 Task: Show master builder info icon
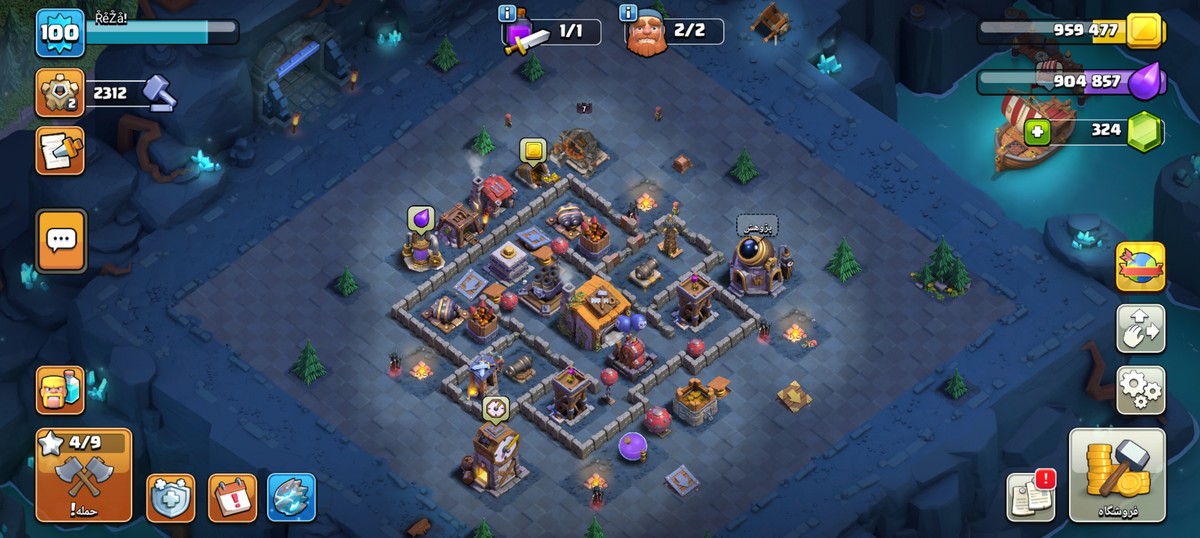tap(628, 13)
